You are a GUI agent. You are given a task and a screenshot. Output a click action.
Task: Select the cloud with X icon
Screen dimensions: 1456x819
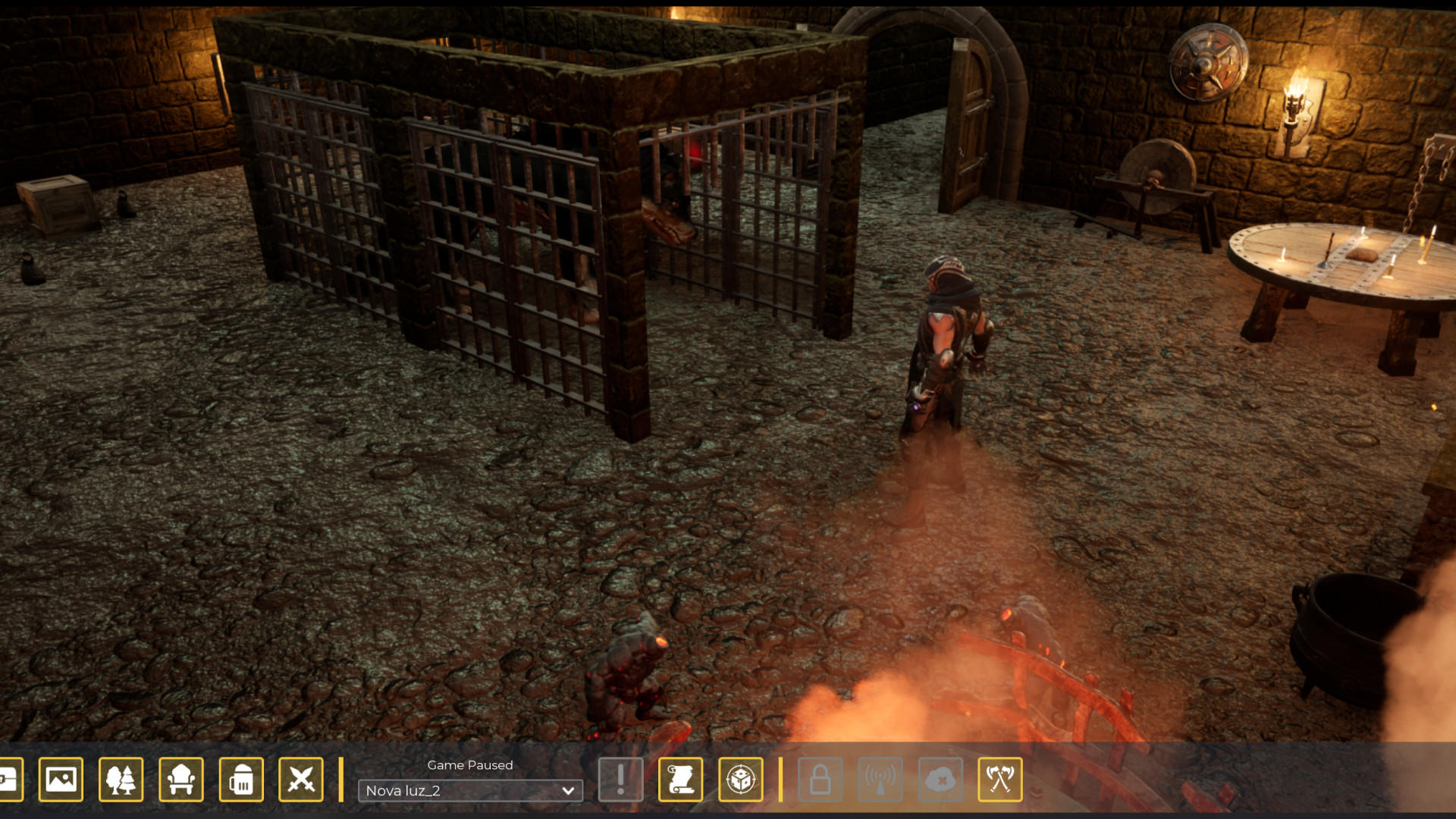[x=940, y=780]
